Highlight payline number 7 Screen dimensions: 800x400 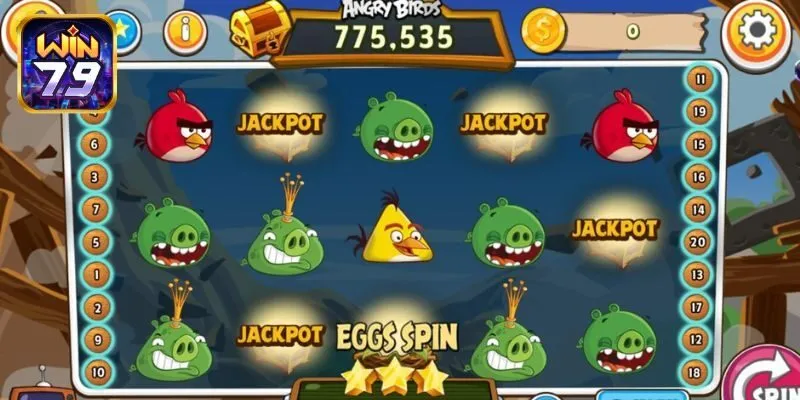coord(97,209)
